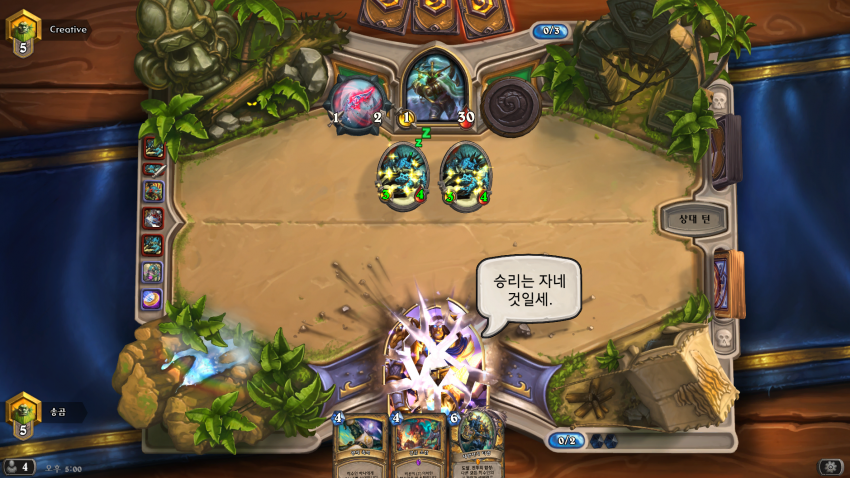Click your card deck beside the board
This screenshot has width=850, height=478.
click(728, 283)
